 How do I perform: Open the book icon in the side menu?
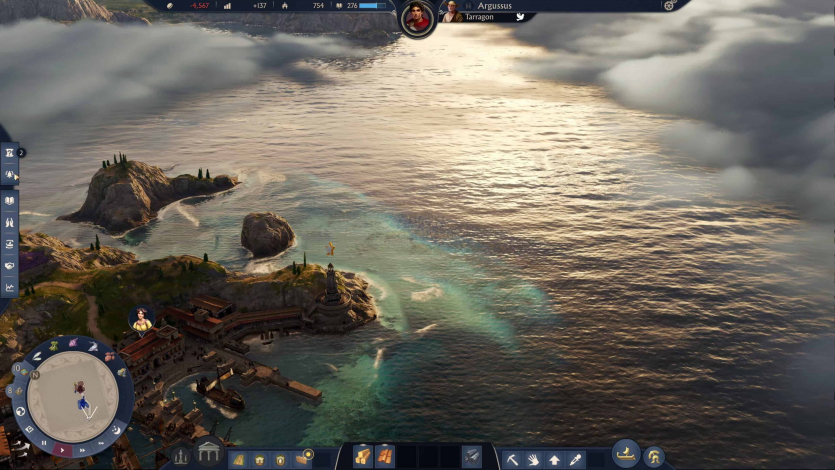click(x=9, y=199)
